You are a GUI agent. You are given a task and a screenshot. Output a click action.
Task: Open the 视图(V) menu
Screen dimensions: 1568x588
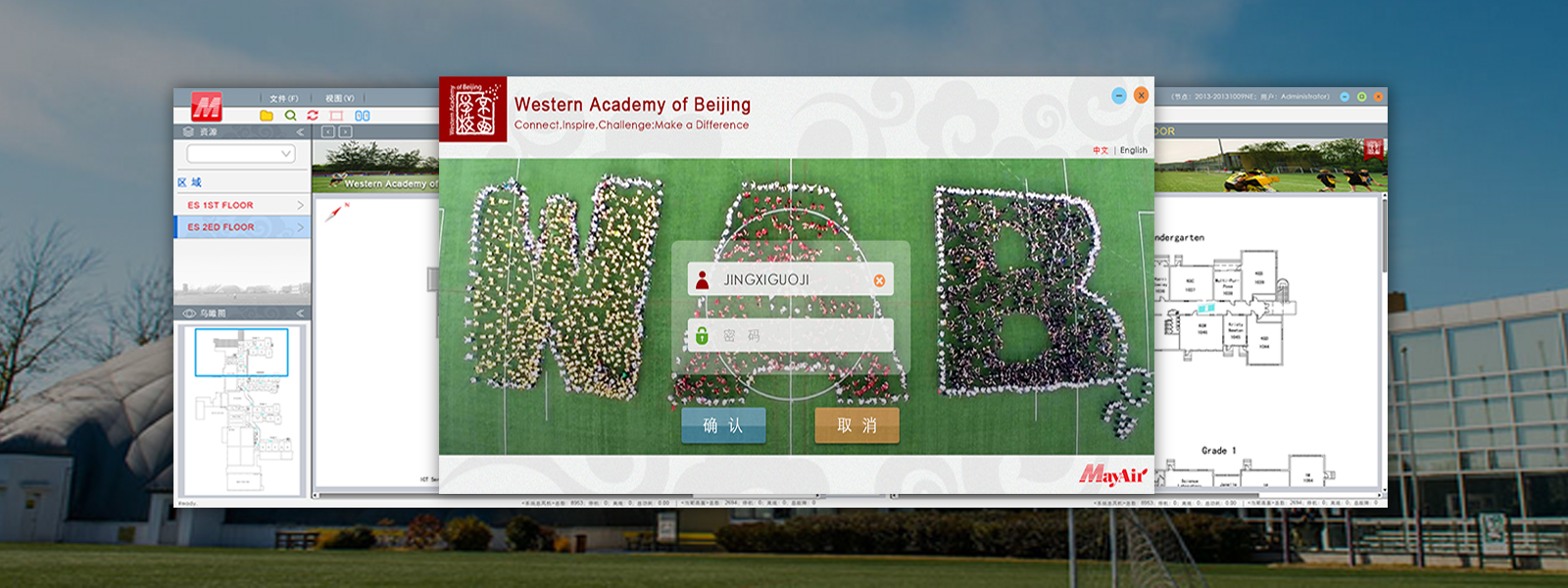(339, 99)
